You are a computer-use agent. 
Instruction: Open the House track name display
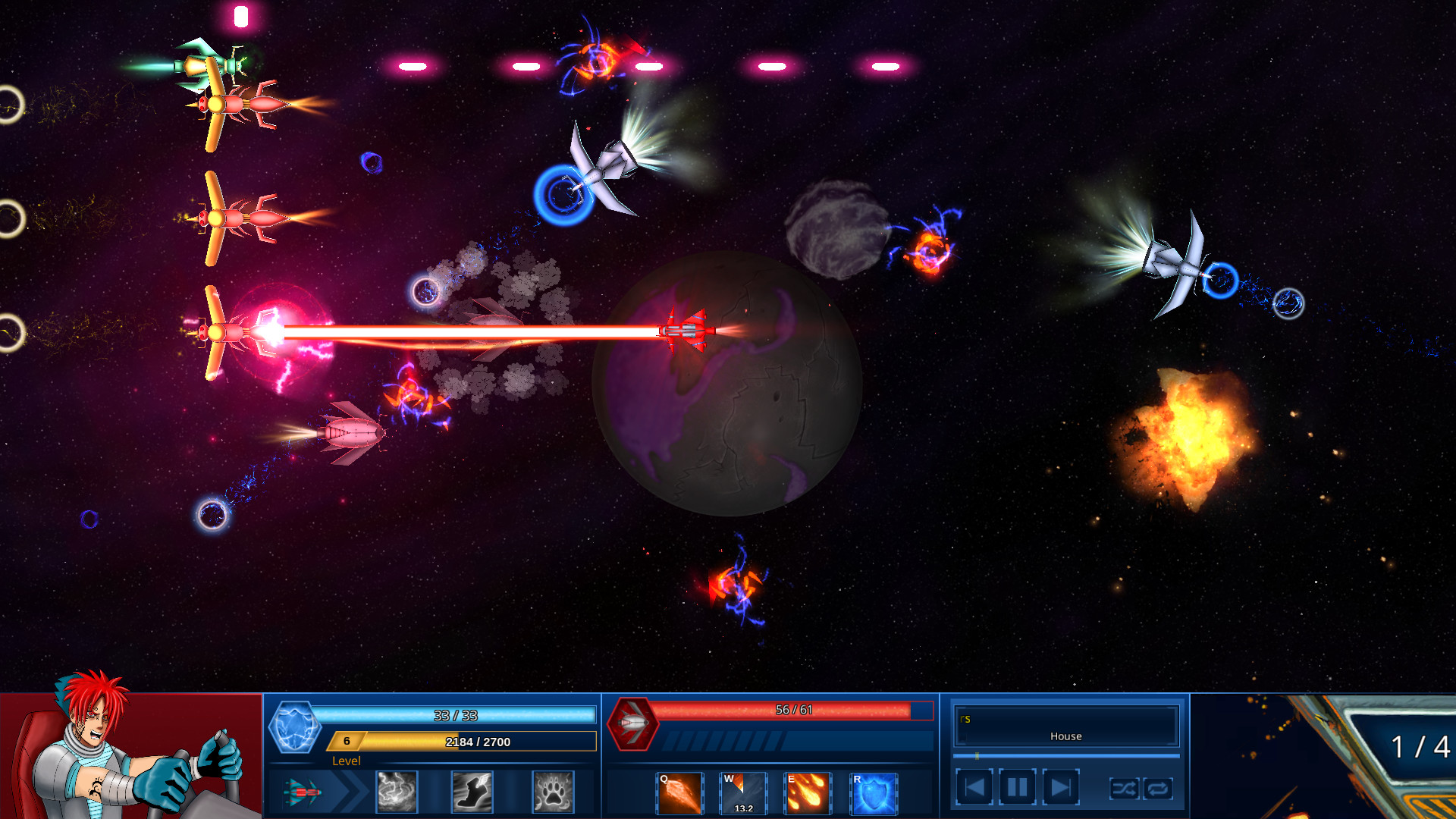tap(1065, 736)
